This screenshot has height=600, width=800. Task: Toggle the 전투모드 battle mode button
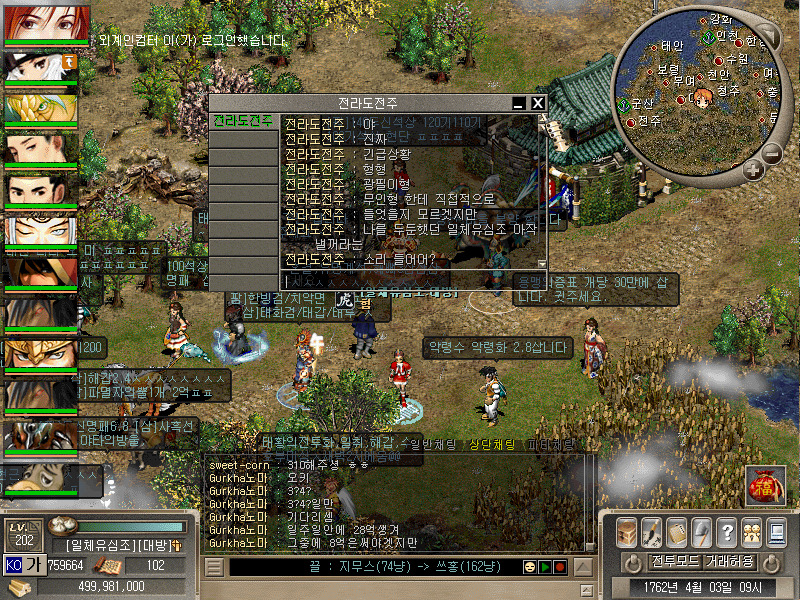(x=675, y=561)
